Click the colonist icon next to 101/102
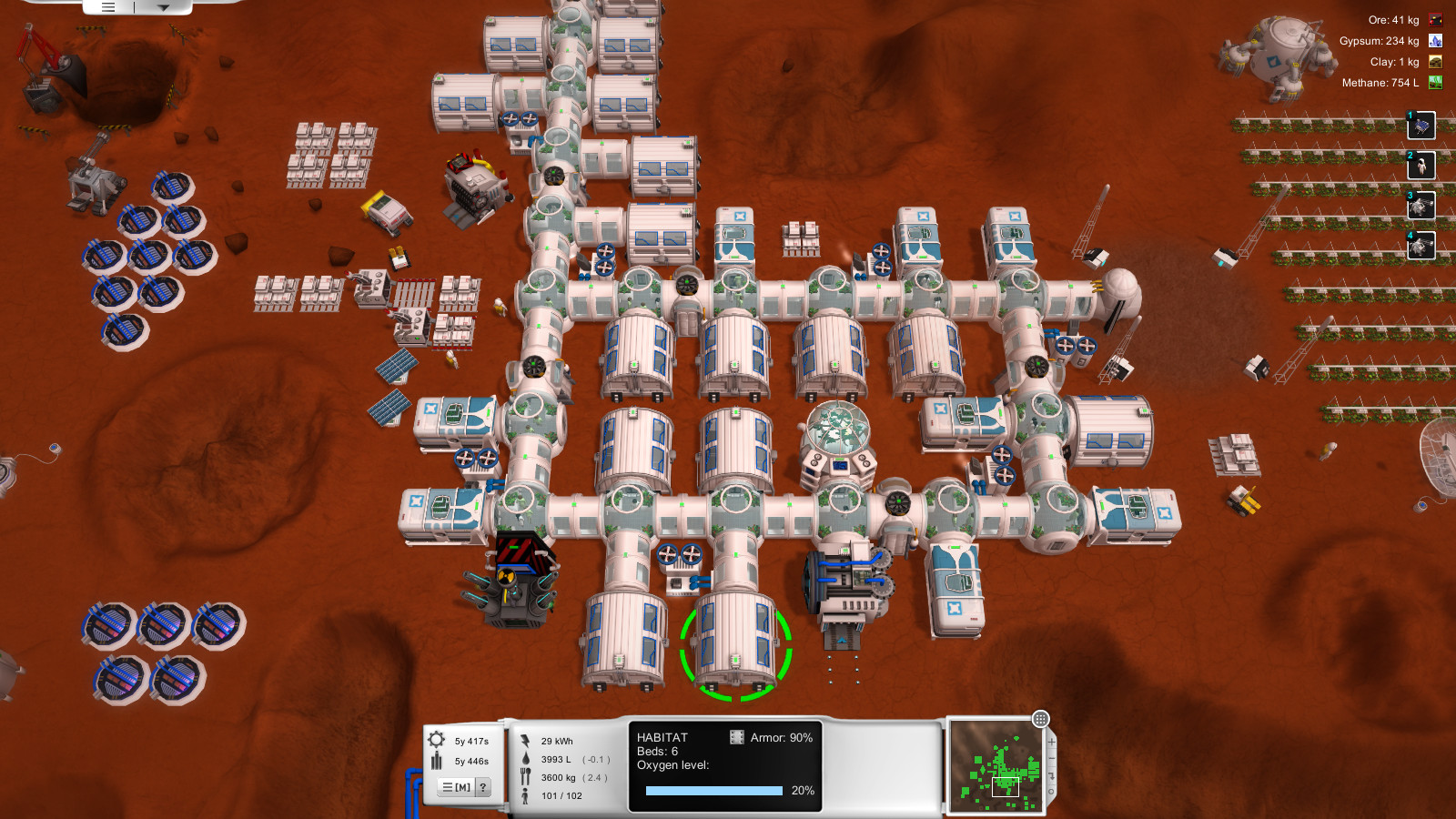 [527, 794]
